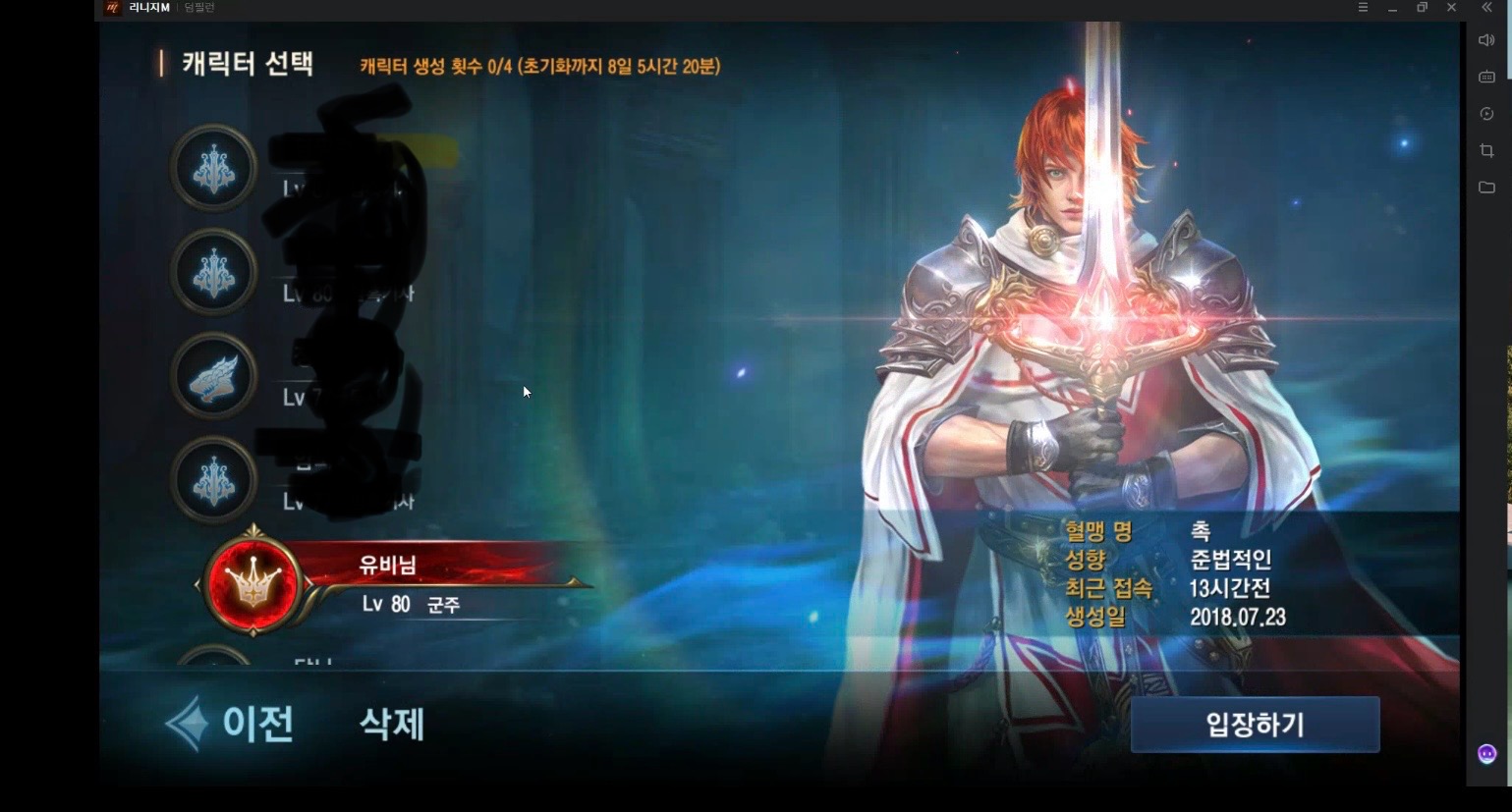Open the emulator volume control icon
The height and width of the screenshot is (812, 1512).
point(1486,40)
